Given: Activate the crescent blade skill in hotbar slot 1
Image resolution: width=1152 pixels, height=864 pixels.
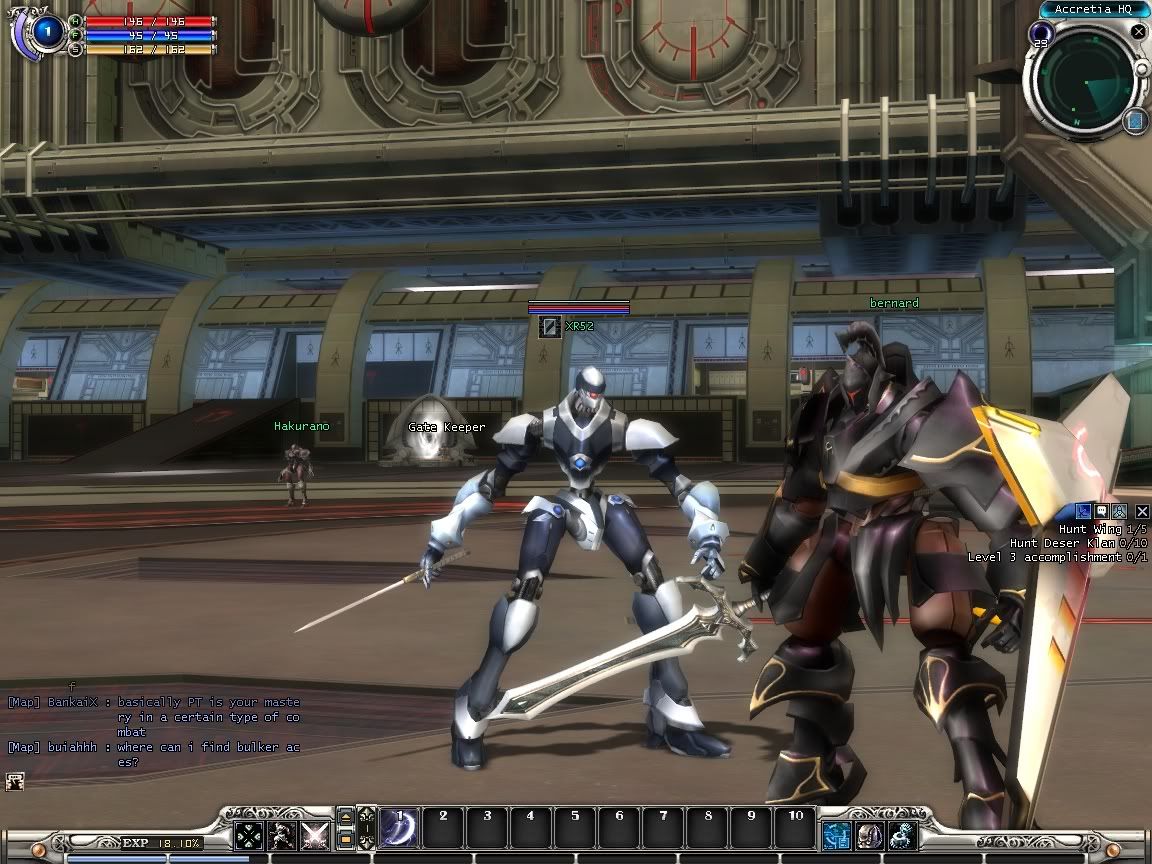Looking at the screenshot, I should [x=399, y=829].
